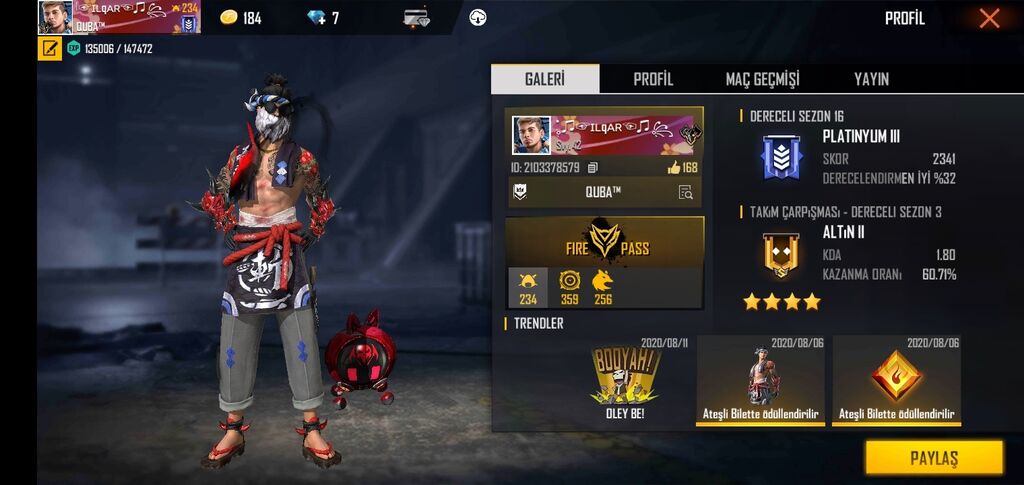The height and width of the screenshot is (485, 1024).
Task: Show the MAÇ GEÇMİŞİ tab
Action: [762, 79]
